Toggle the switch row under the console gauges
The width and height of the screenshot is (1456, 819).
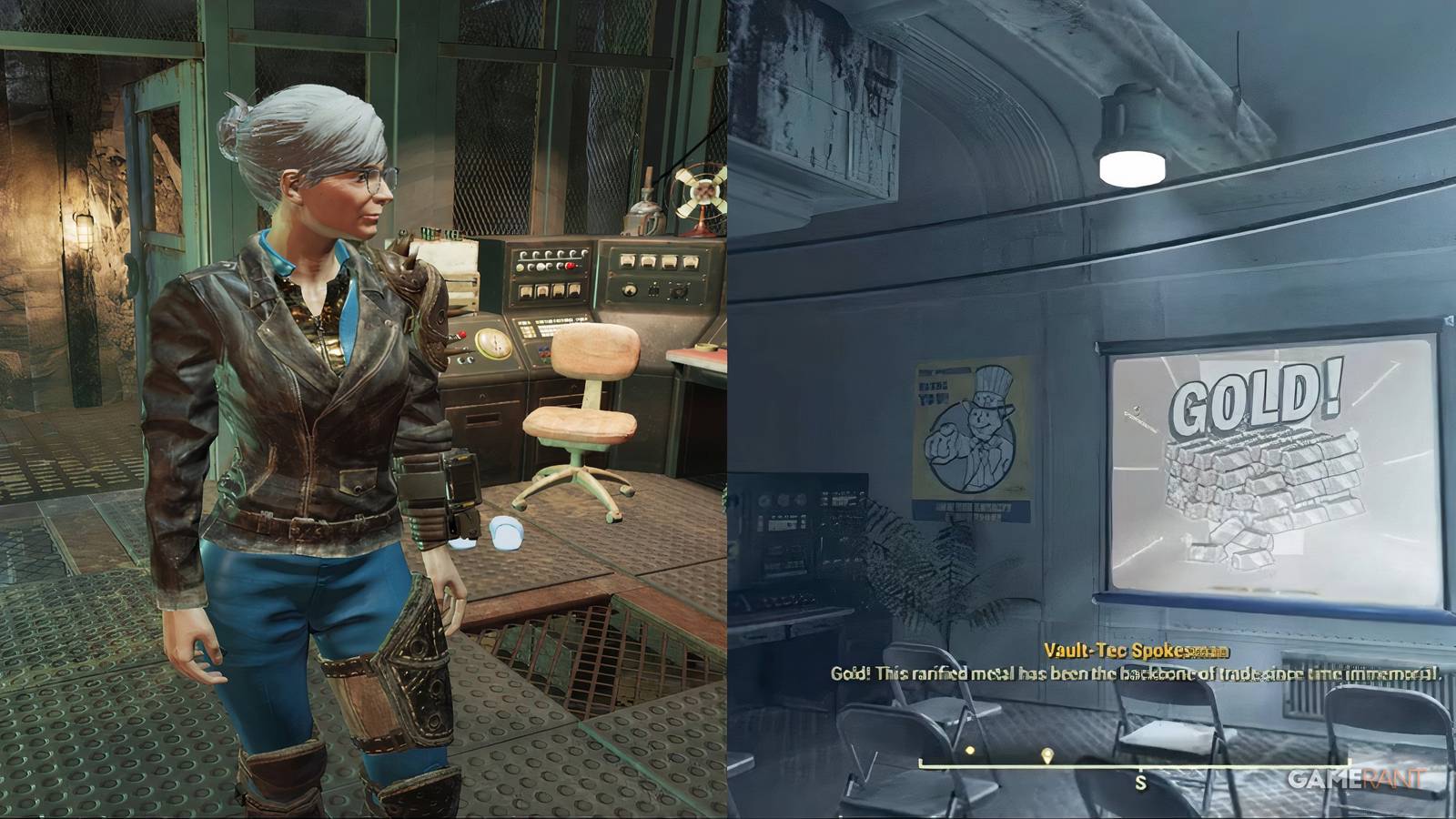click(551, 256)
